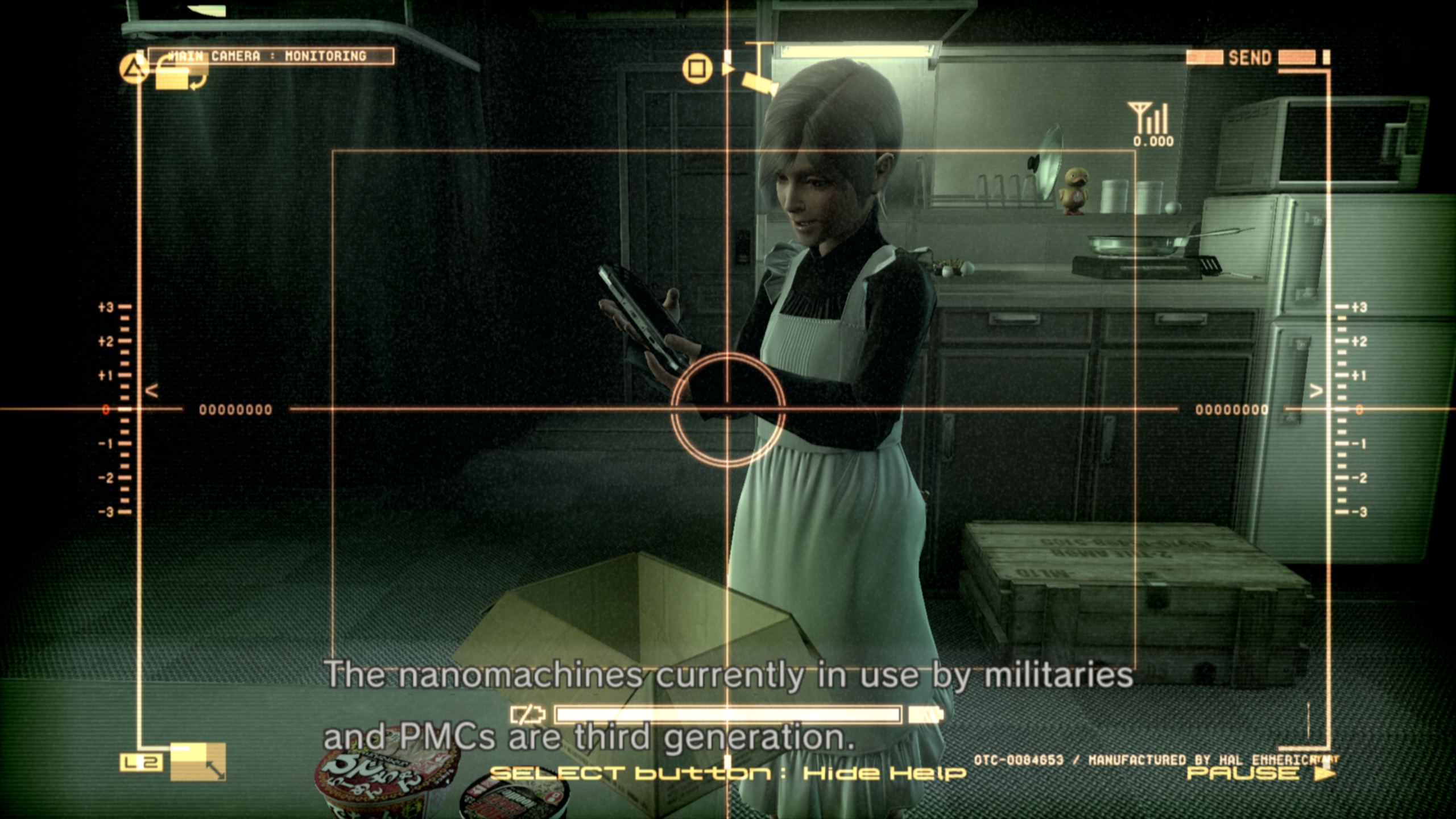Click the Main Camera Monitoring label
This screenshot has height=819, width=1456.
coord(271,56)
